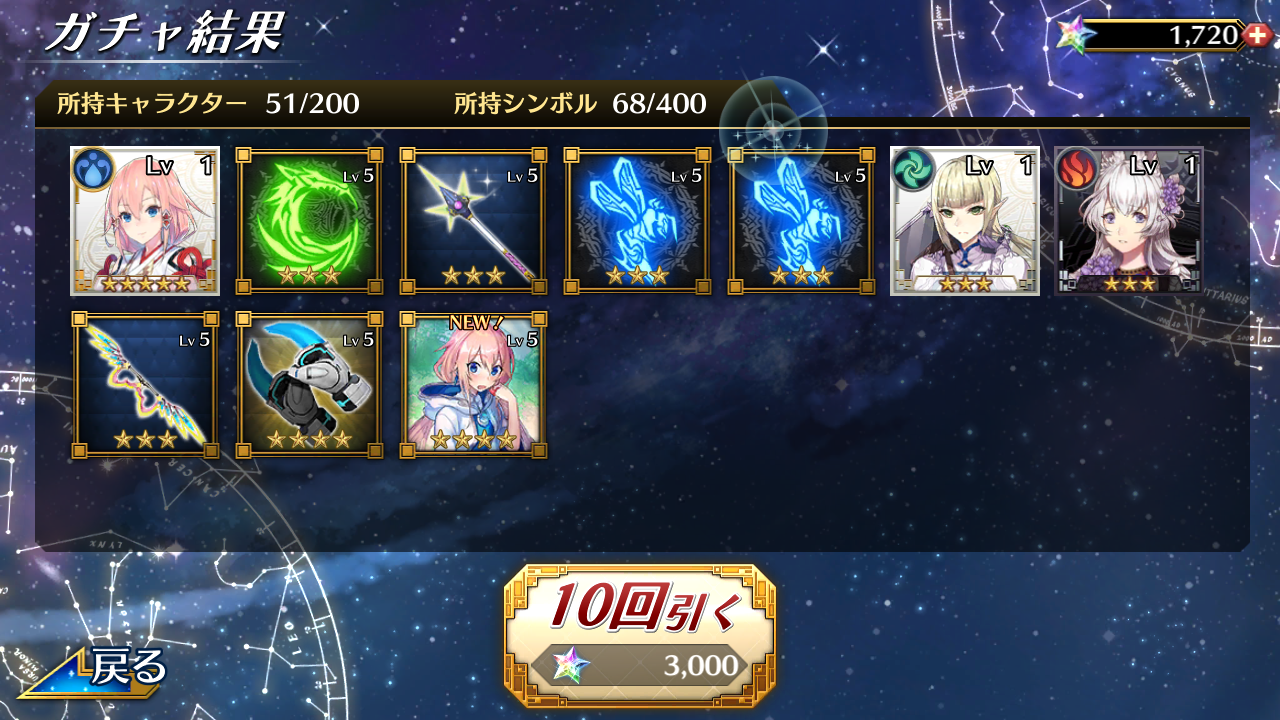The height and width of the screenshot is (720, 1280).
Task: Click the five-star rating under the first character
Action: [144, 283]
